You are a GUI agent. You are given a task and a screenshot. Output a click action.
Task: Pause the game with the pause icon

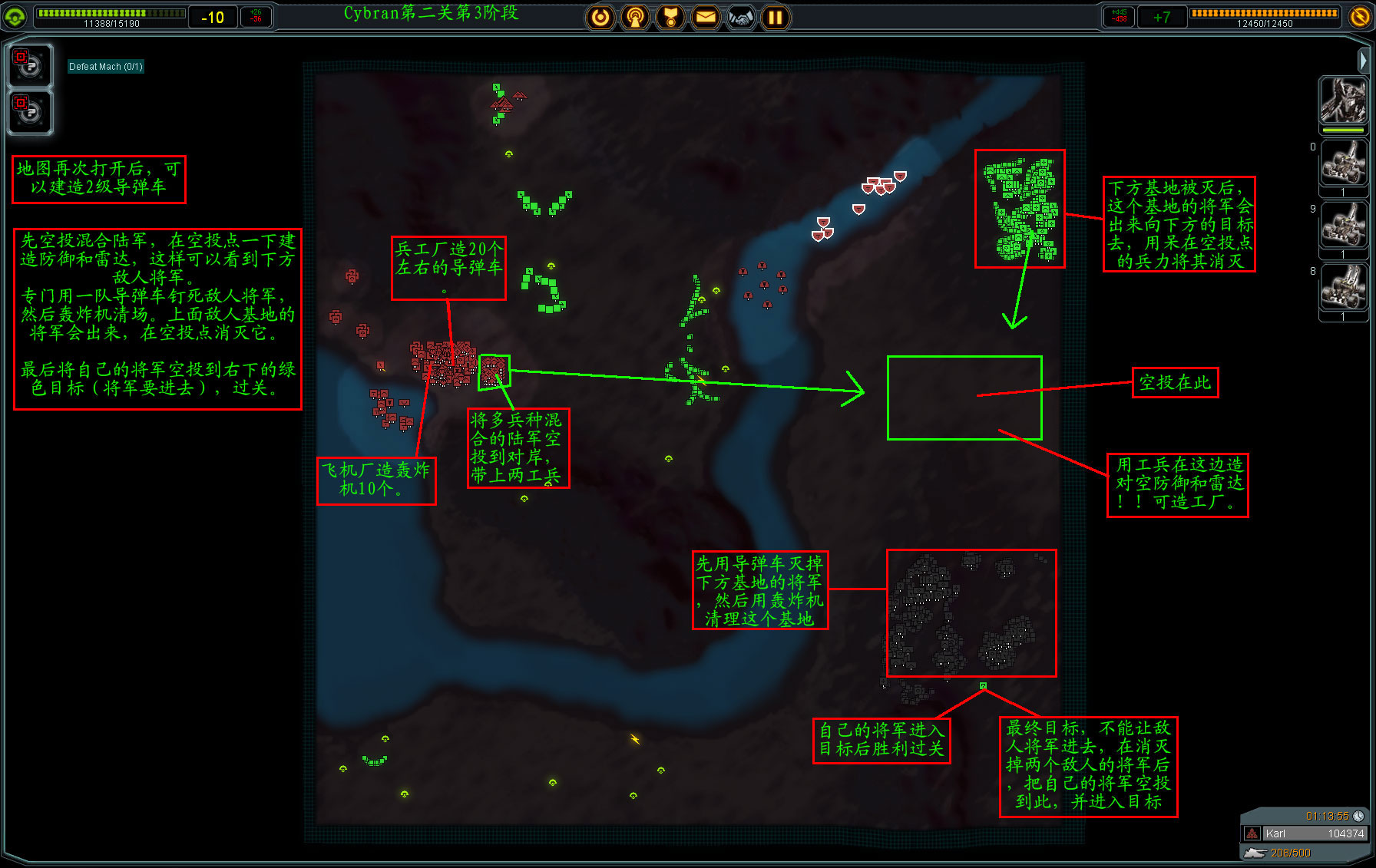click(x=776, y=17)
